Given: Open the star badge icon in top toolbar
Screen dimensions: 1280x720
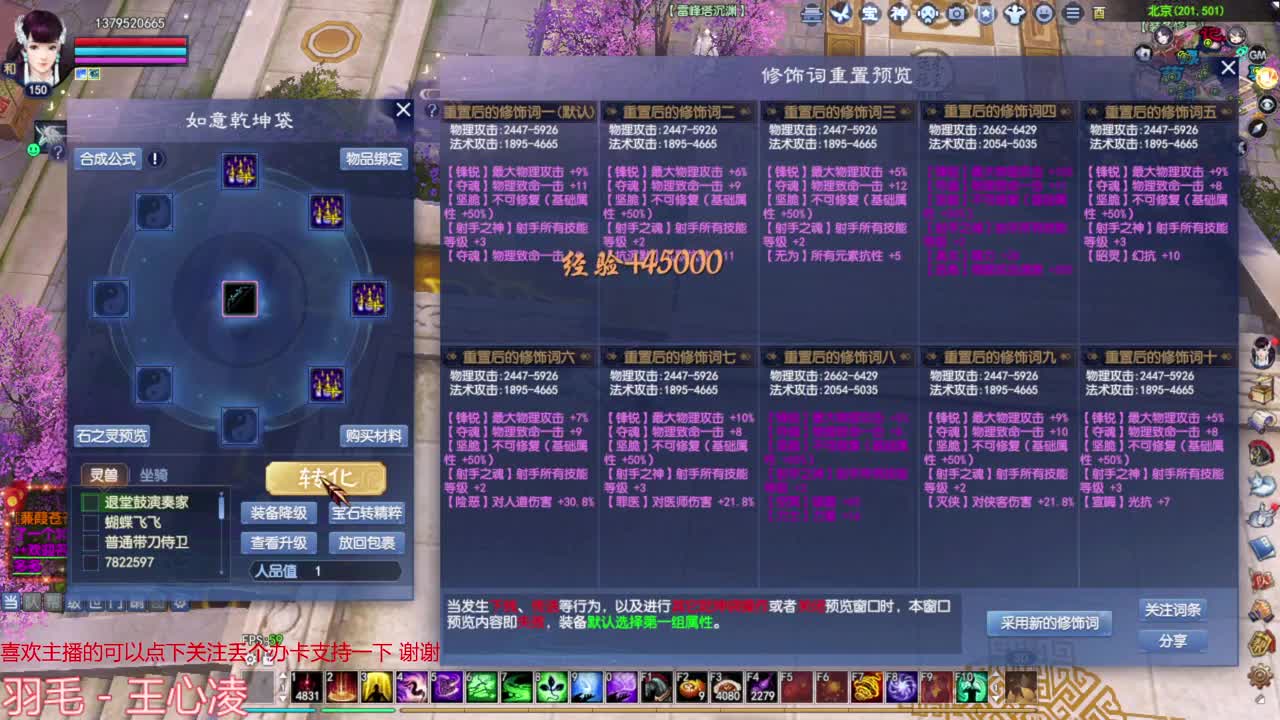Looking at the screenshot, I should [x=986, y=13].
